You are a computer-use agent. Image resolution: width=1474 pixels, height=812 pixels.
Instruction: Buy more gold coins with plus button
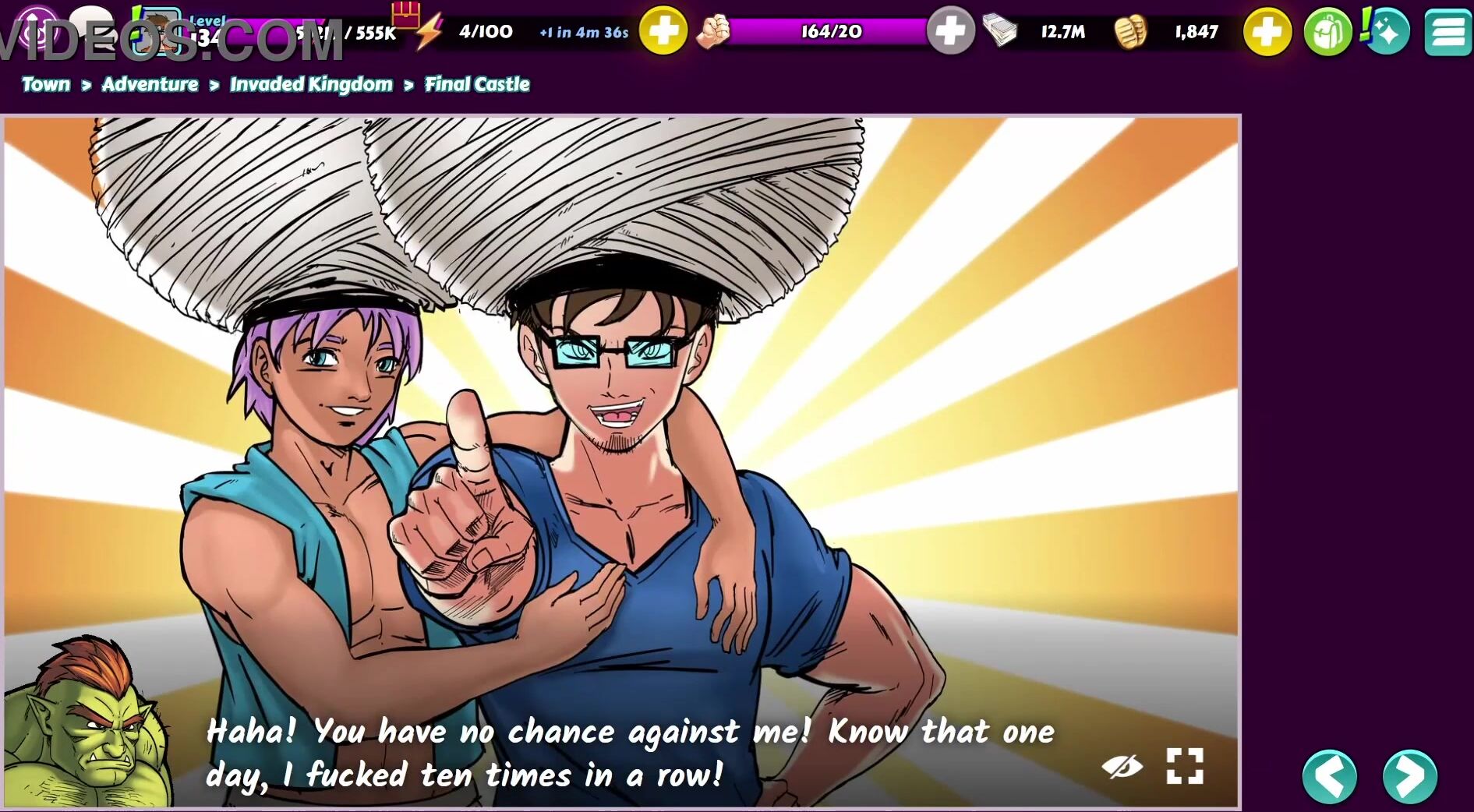click(x=1267, y=32)
